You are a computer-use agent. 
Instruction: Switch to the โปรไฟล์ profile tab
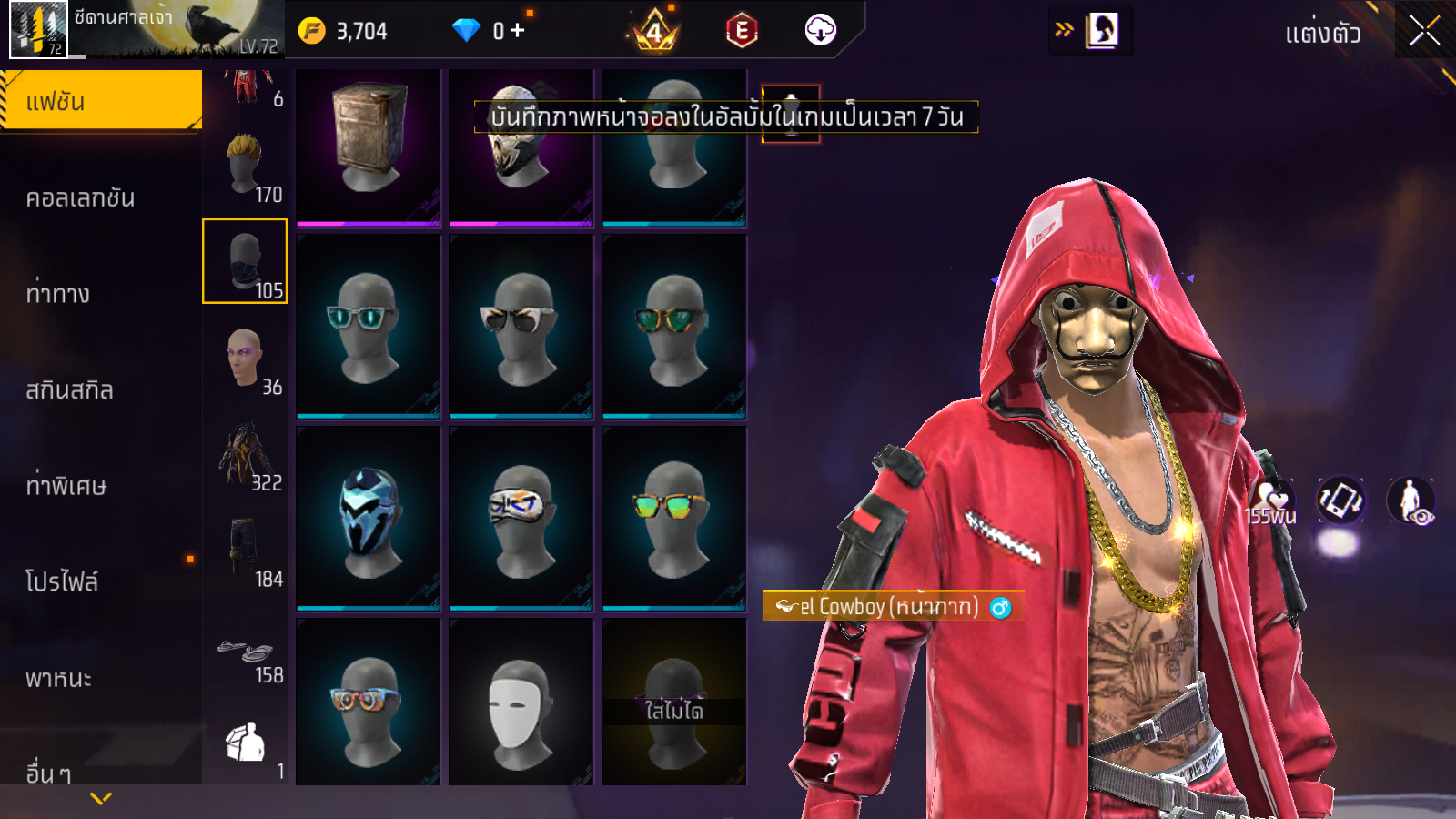pyautogui.click(x=62, y=581)
